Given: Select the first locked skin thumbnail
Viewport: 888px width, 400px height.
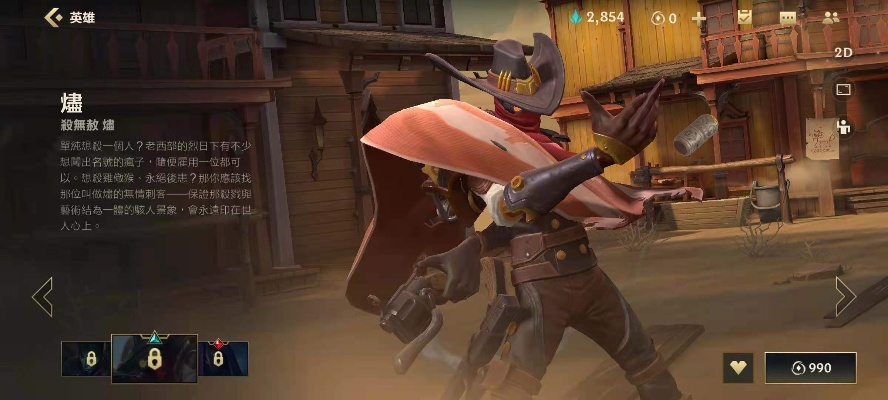Looking at the screenshot, I should point(86,359).
